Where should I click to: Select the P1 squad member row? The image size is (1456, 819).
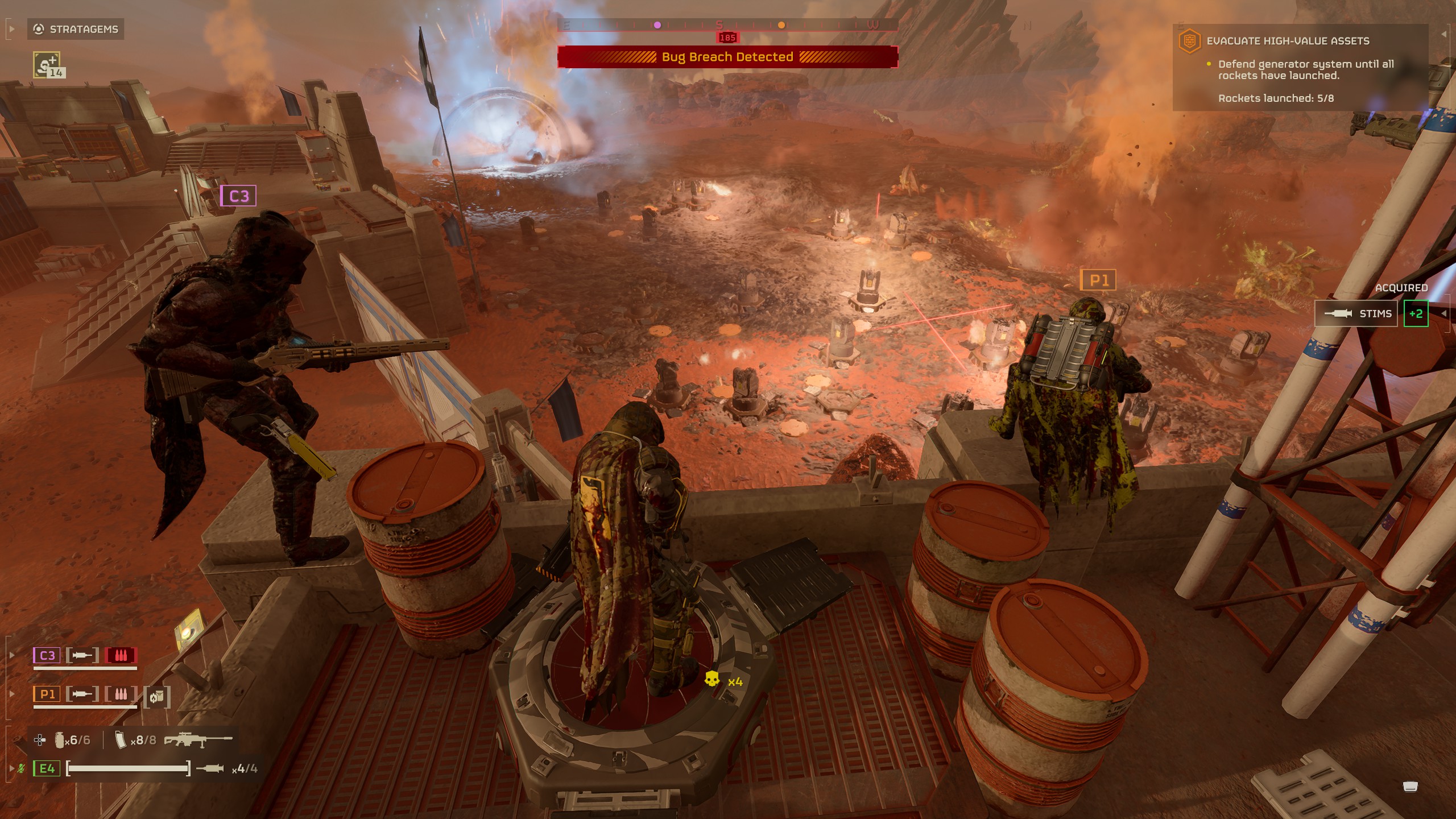point(85,694)
